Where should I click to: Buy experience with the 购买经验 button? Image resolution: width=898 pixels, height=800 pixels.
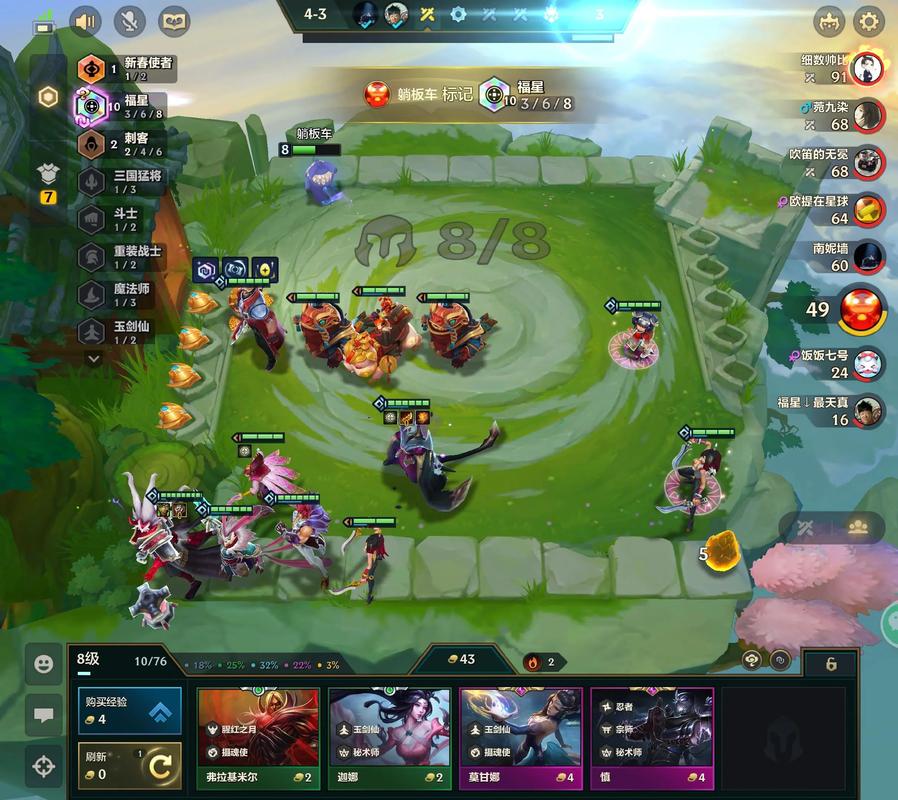click(130, 710)
